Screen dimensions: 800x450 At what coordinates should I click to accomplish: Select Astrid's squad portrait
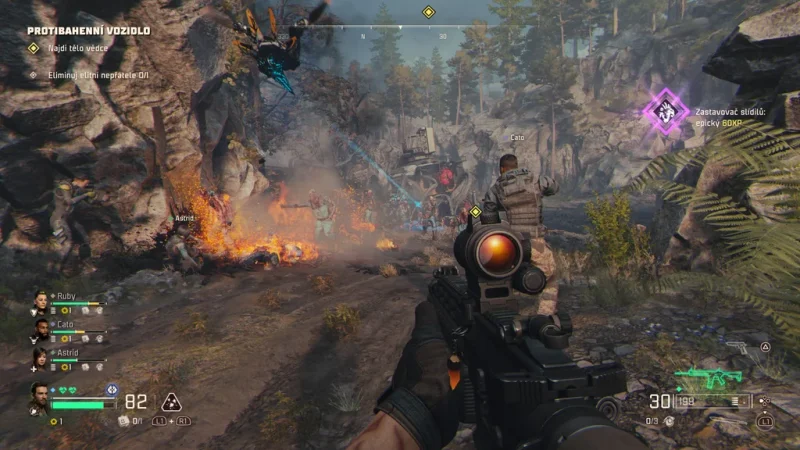click(41, 356)
